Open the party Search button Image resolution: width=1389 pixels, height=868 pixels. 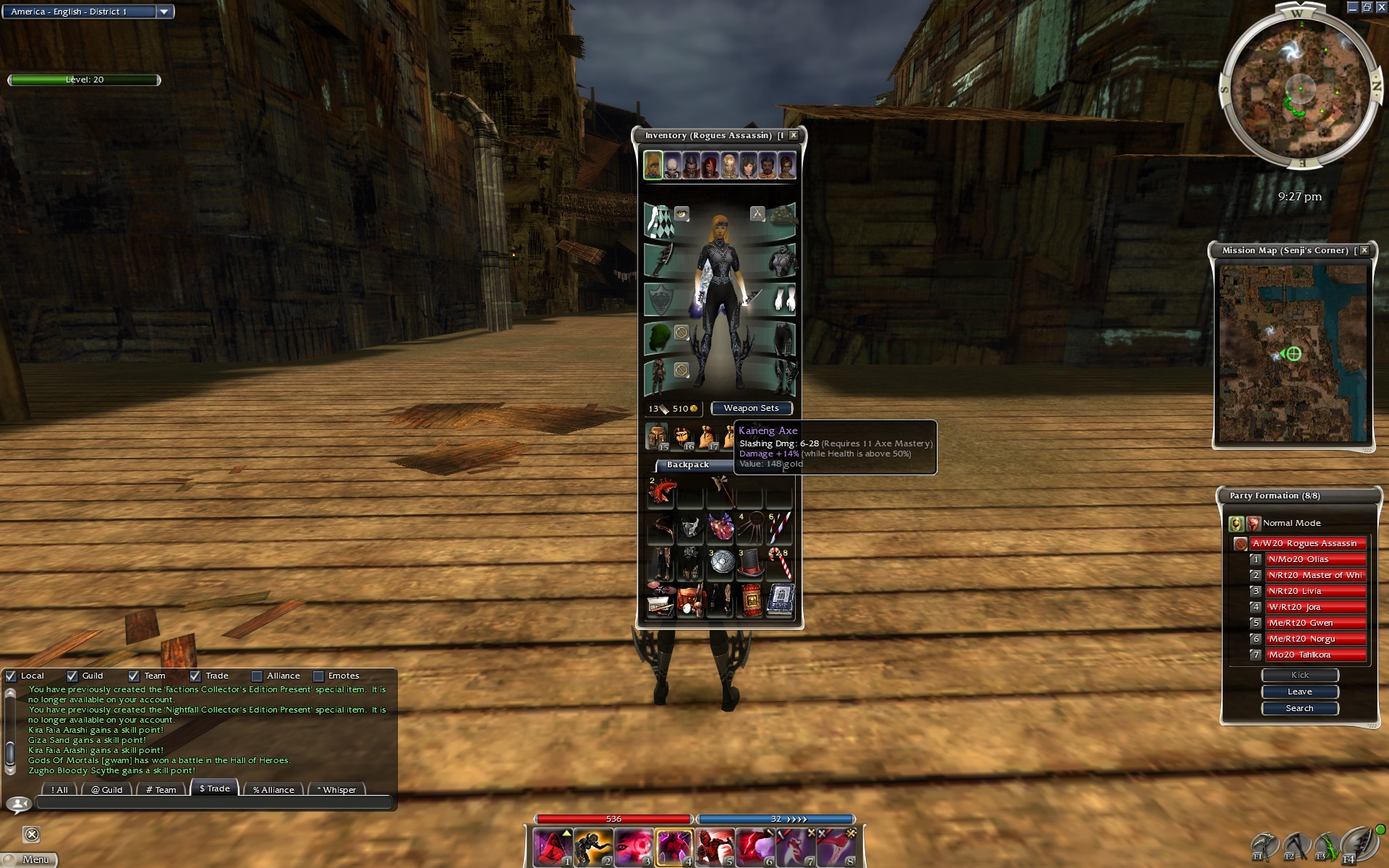click(1299, 708)
